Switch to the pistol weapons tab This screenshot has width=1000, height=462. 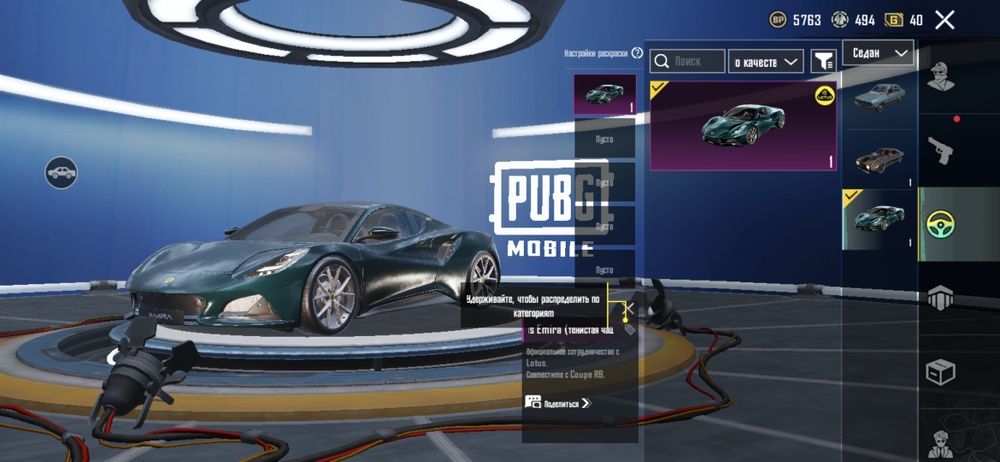(x=940, y=150)
